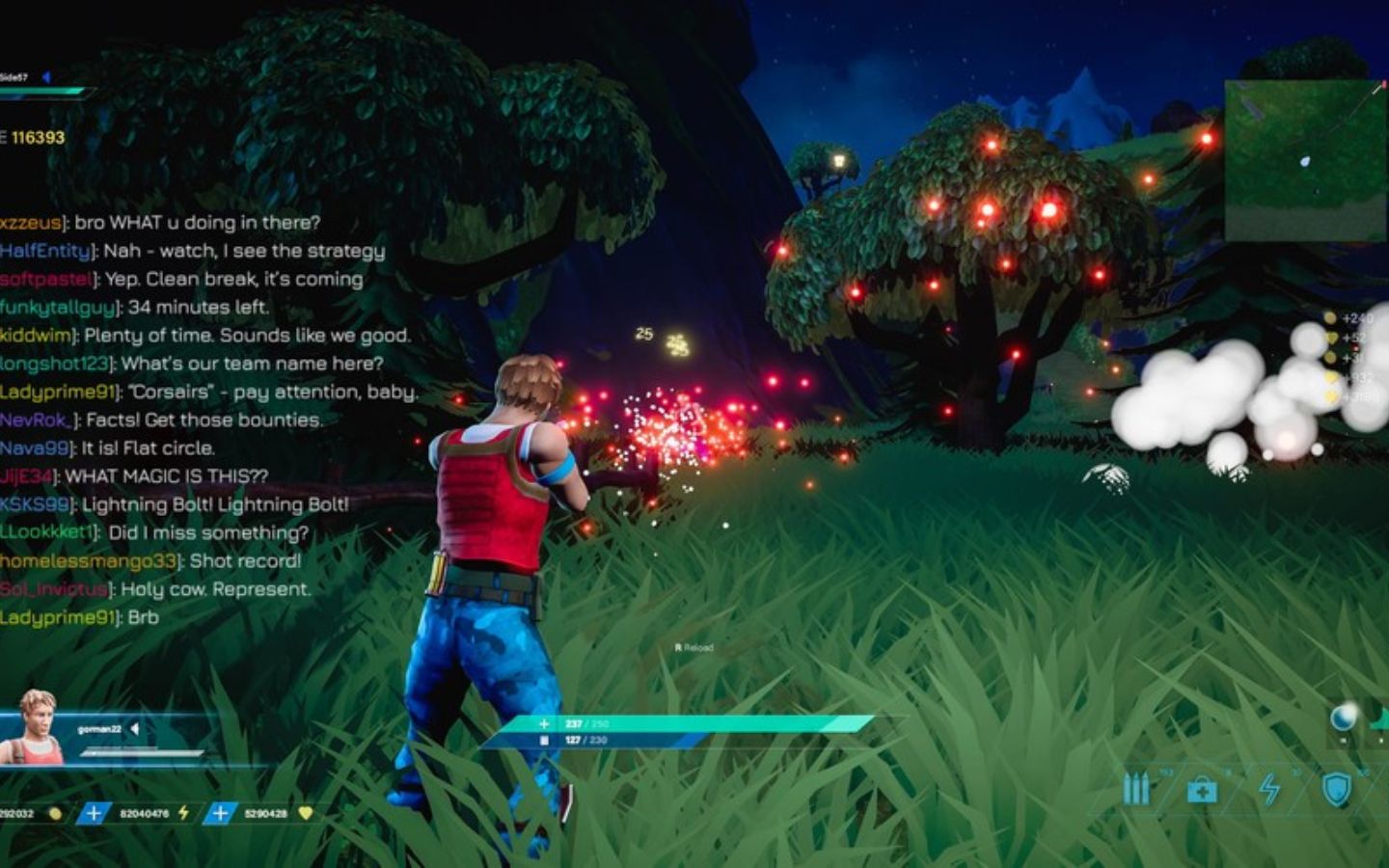1389x868 pixels.
Task: Use the medkit item slot
Action: [x=1202, y=791]
